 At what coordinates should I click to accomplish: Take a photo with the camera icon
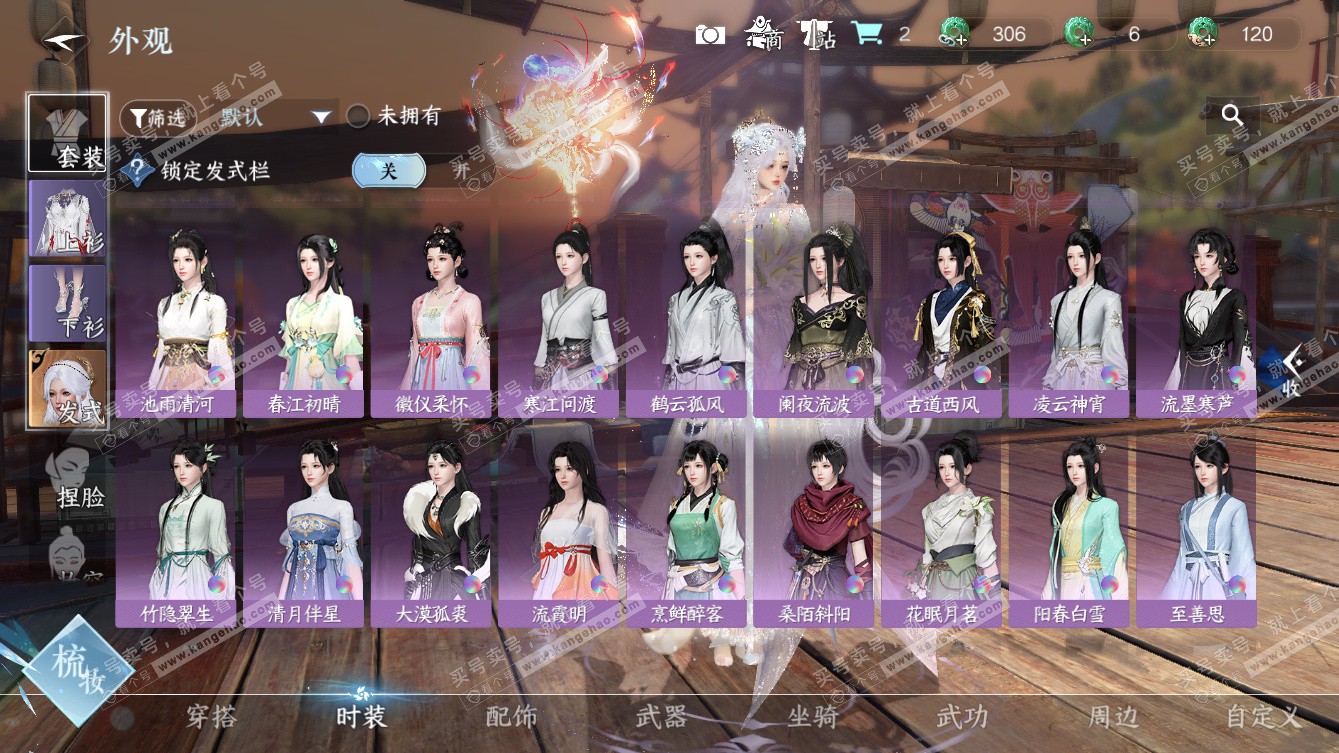point(710,35)
